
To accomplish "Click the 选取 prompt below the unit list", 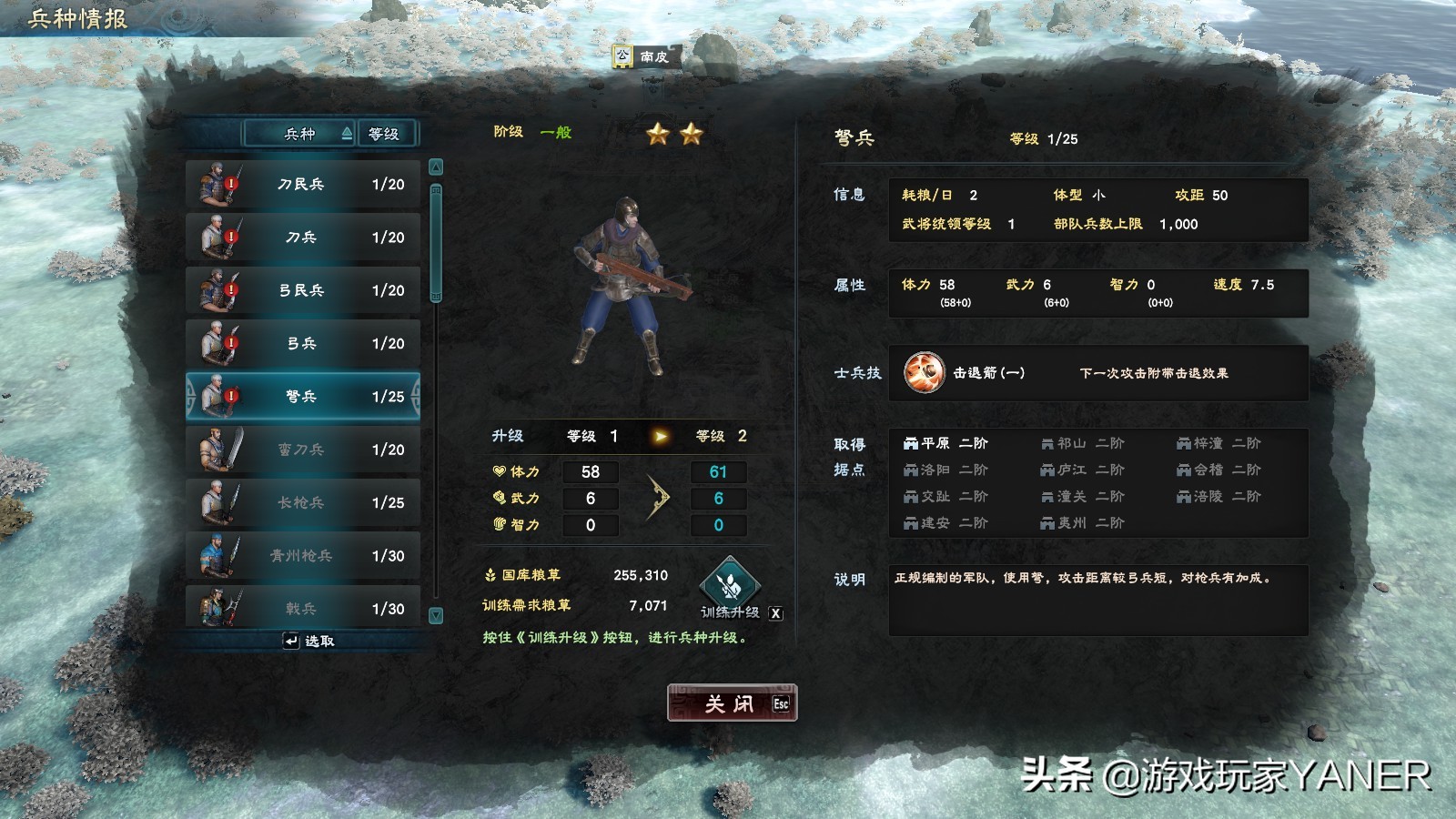I will (309, 642).
